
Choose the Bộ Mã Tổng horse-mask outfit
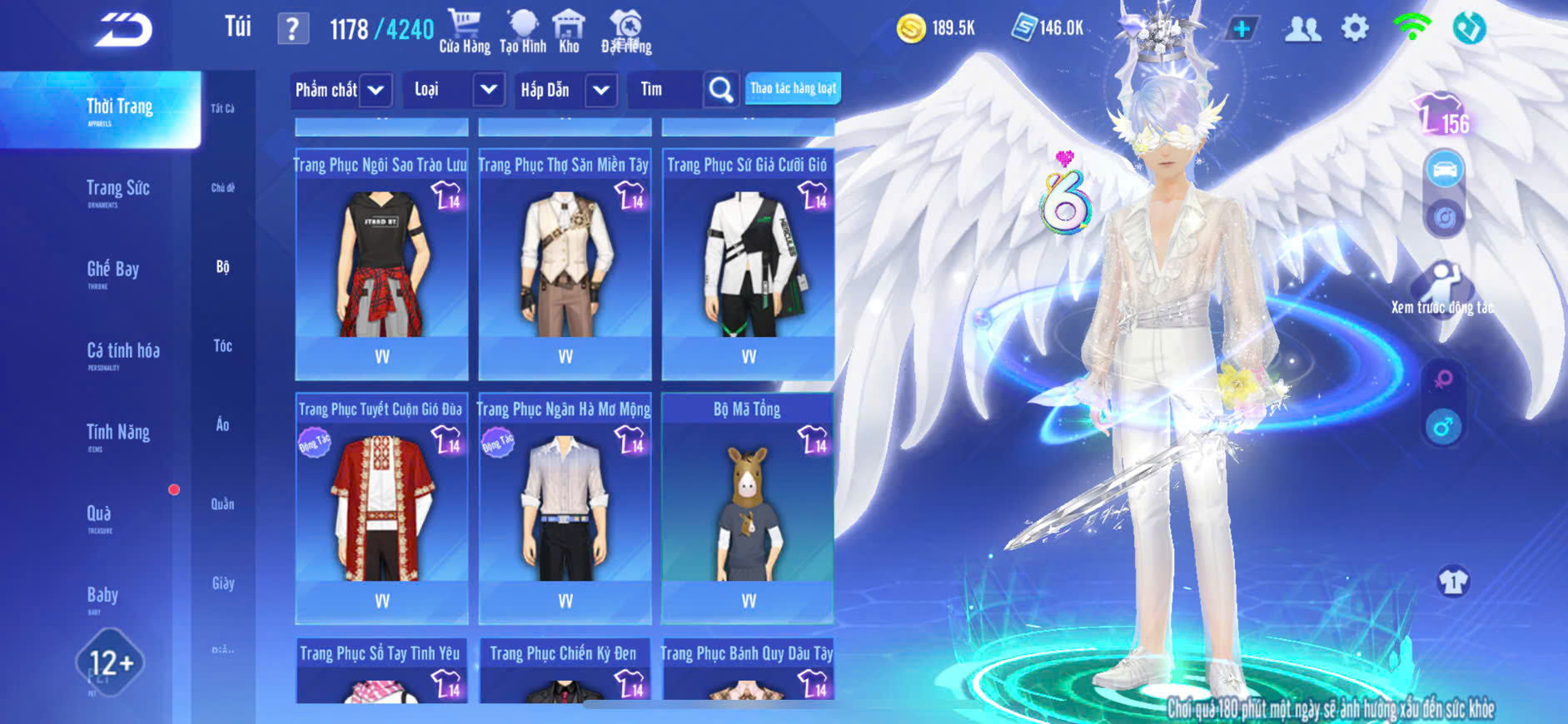point(748,508)
